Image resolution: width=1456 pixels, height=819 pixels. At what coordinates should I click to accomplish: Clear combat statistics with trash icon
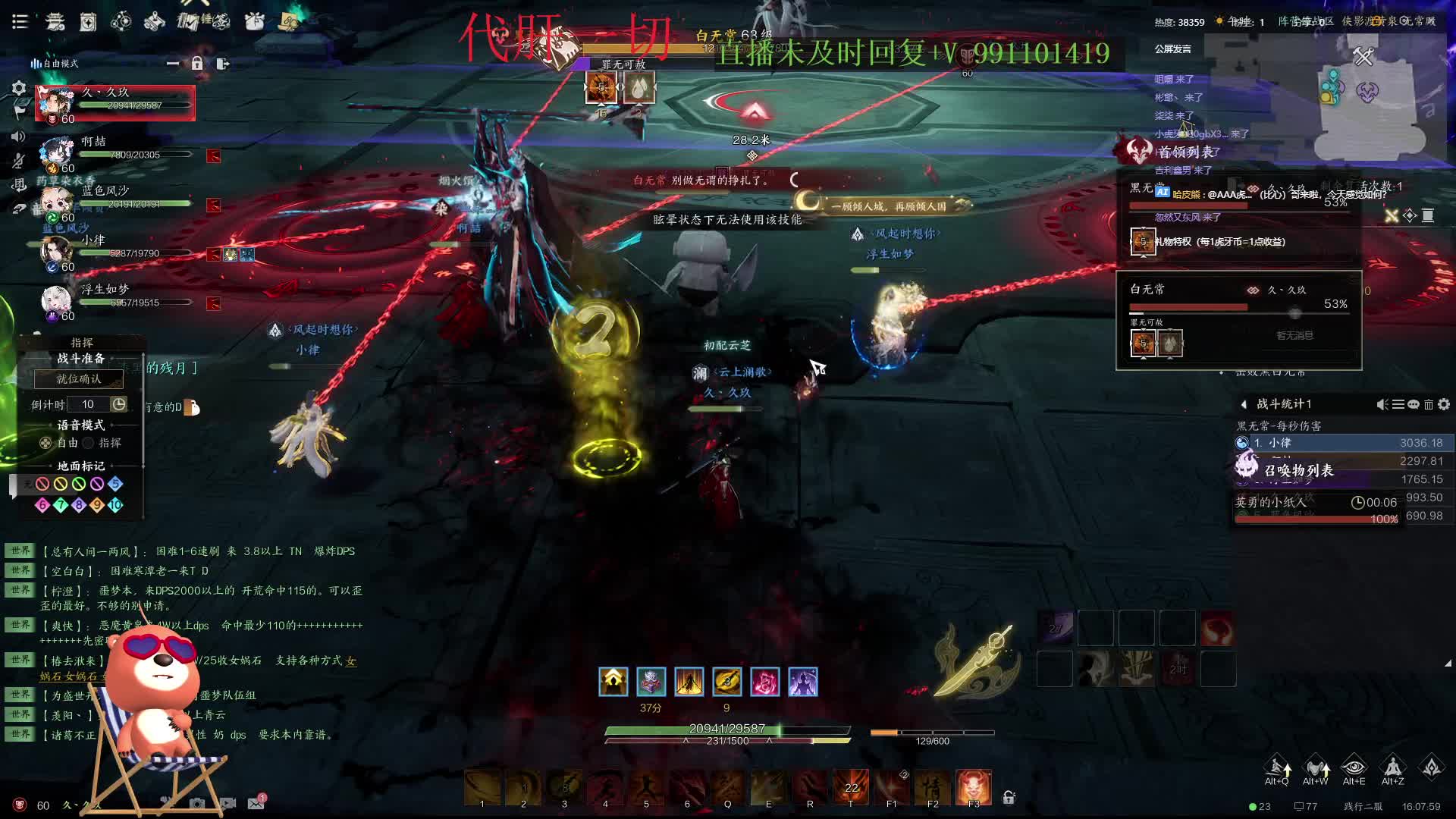[x=1429, y=404]
